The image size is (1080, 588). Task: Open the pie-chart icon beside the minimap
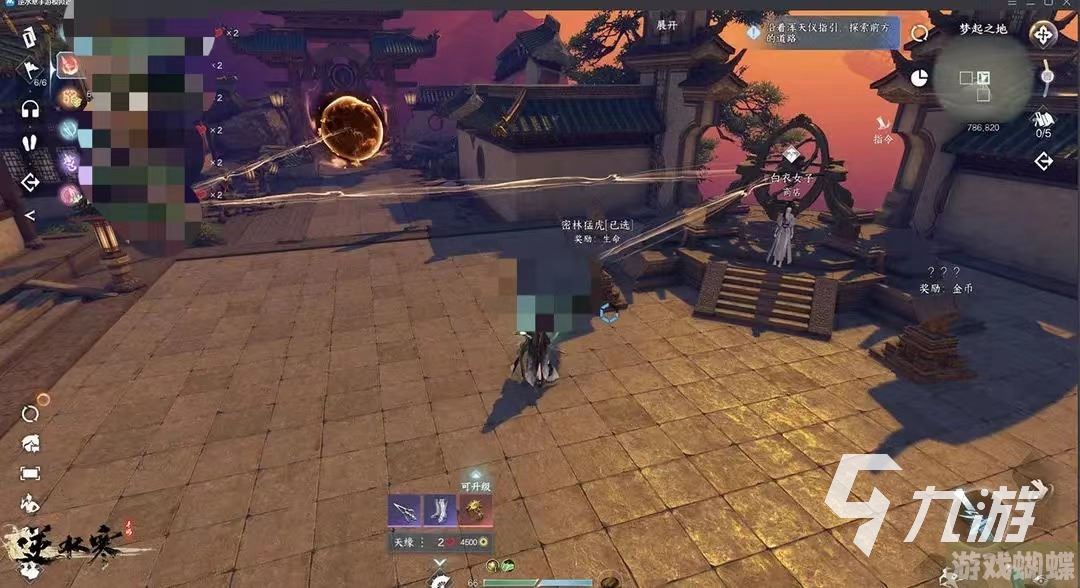[x=919, y=77]
